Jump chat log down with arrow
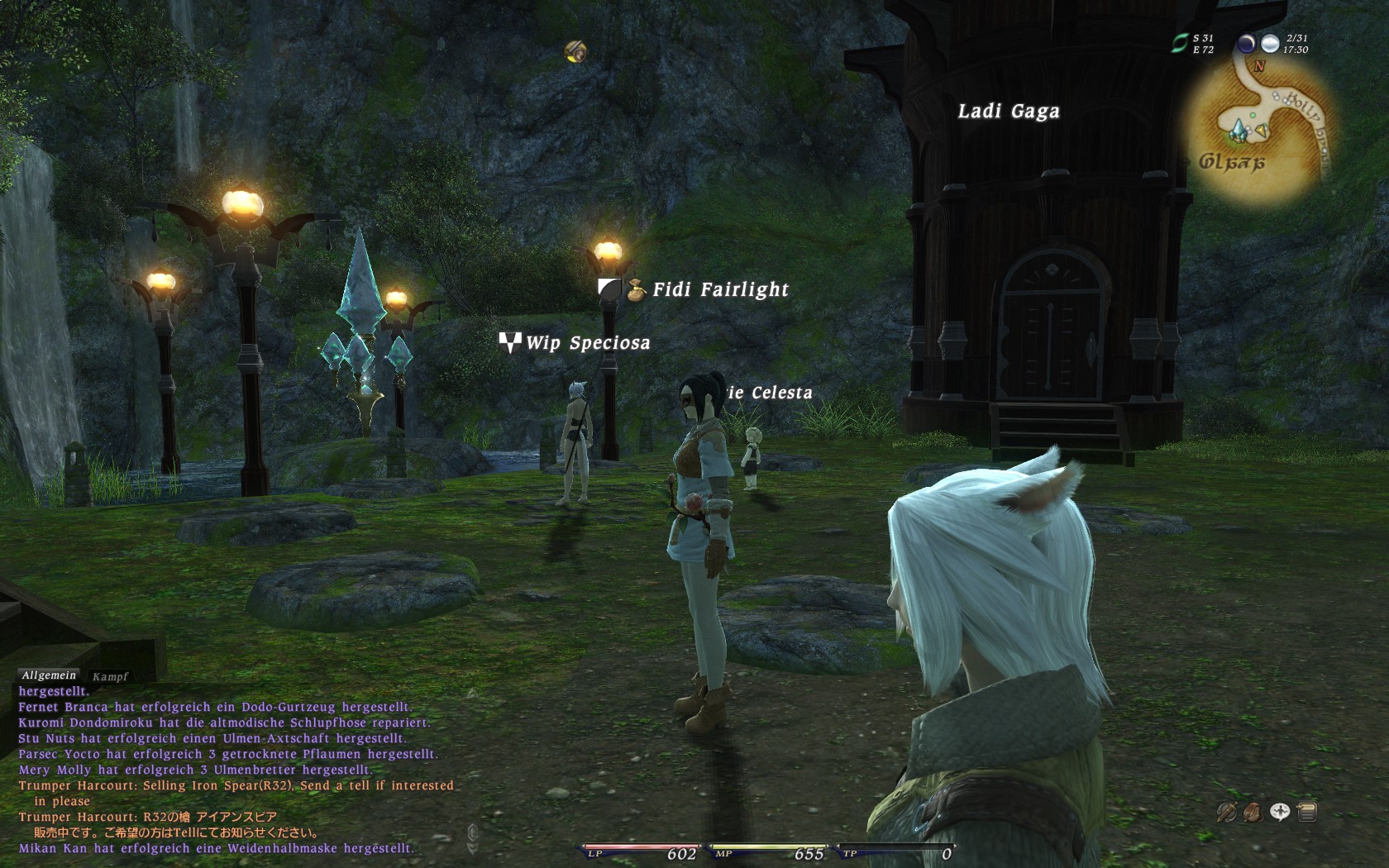The height and width of the screenshot is (868, 1389). (472, 849)
